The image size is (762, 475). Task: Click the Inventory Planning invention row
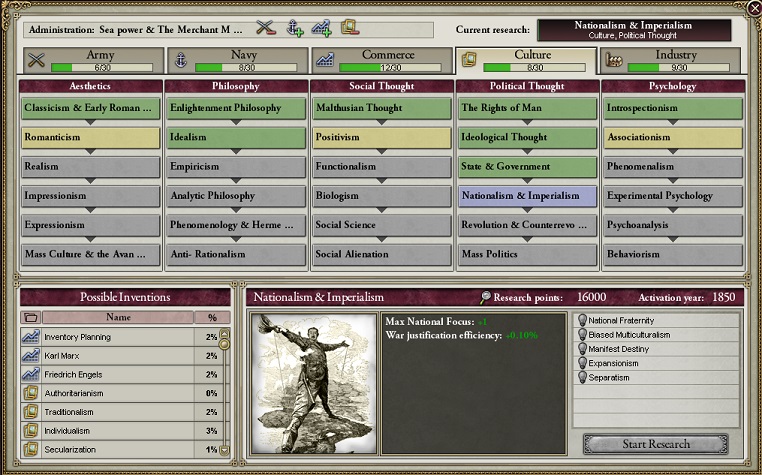[120, 337]
